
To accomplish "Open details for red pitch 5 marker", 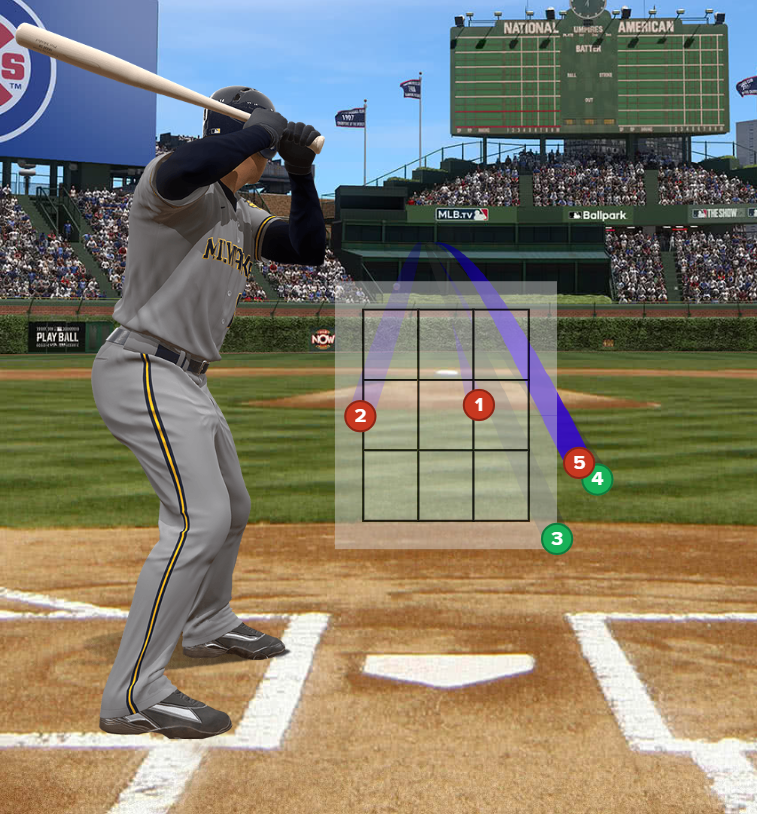I will (577, 462).
